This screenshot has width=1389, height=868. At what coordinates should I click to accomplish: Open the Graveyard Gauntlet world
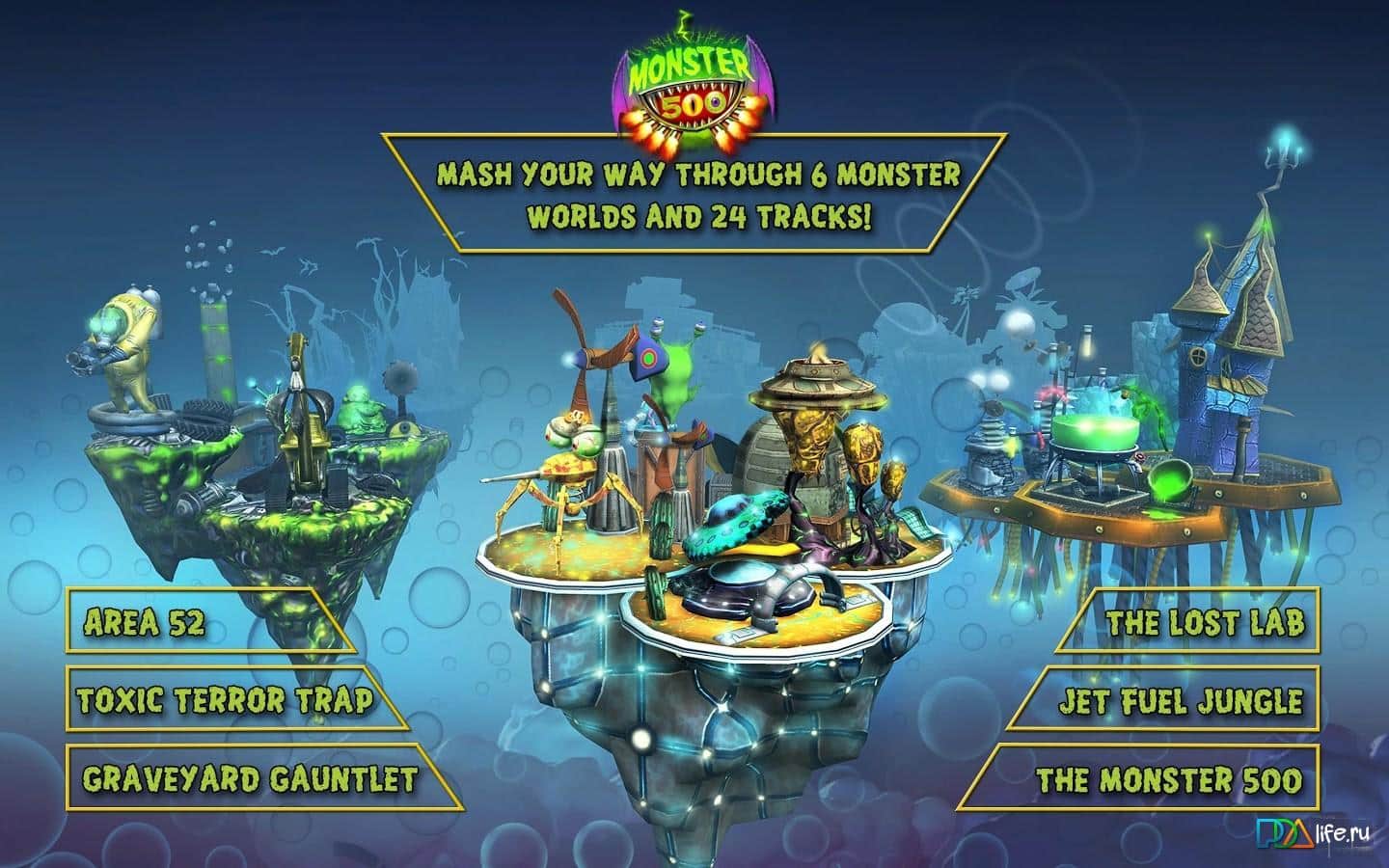[x=249, y=777]
